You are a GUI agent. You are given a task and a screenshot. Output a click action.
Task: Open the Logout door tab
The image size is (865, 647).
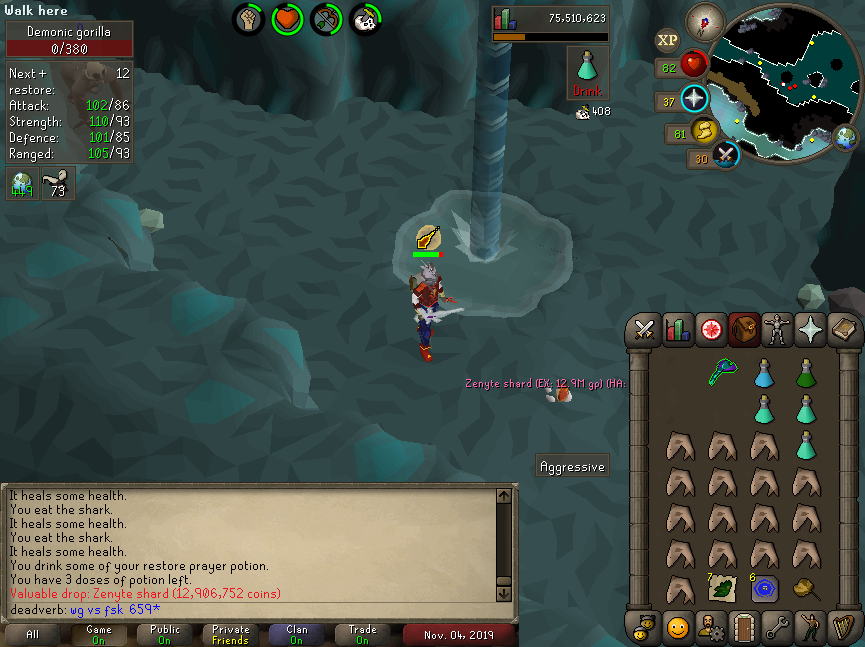[x=743, y=628]
